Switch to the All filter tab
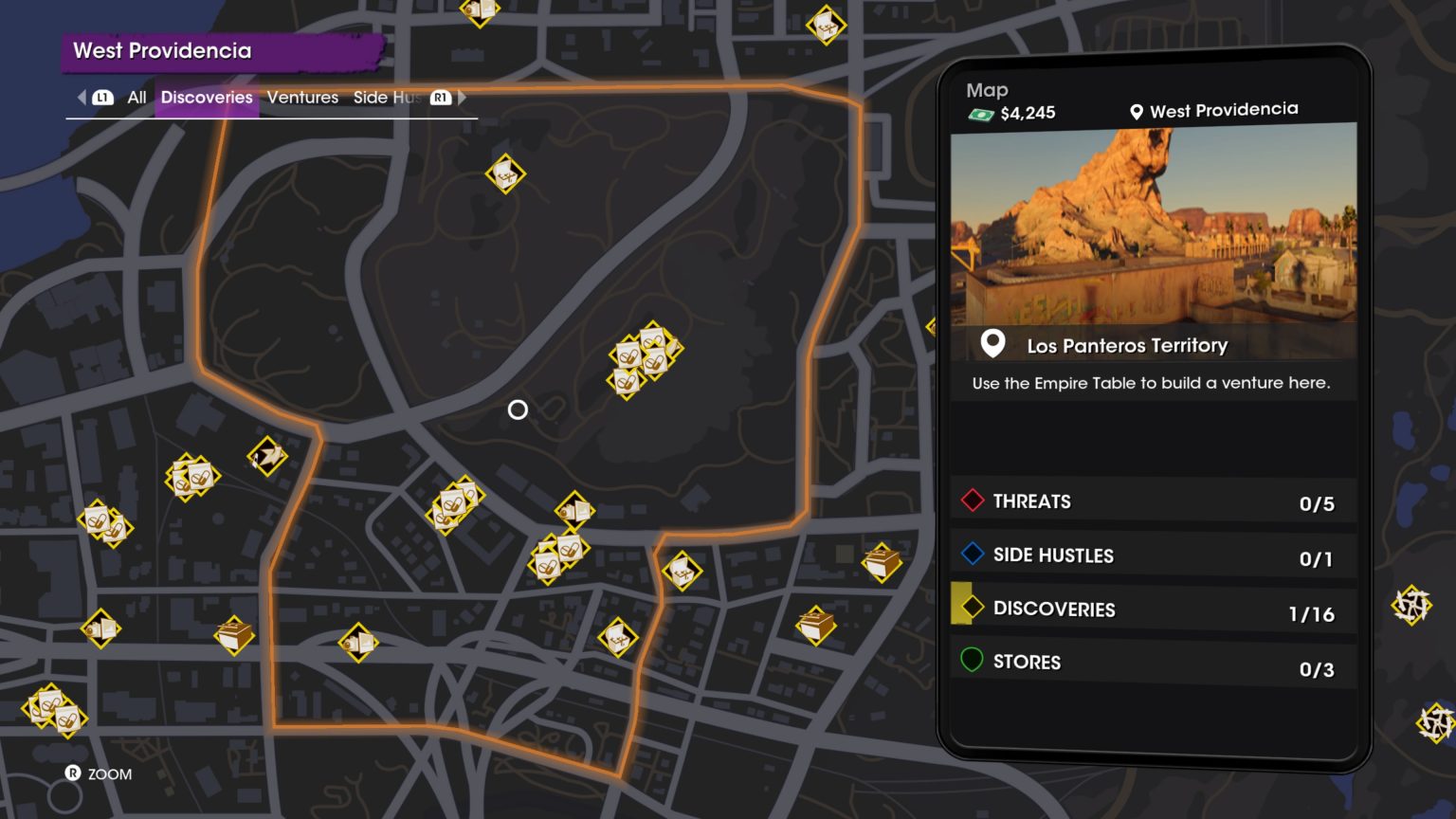 coord(136,98)
